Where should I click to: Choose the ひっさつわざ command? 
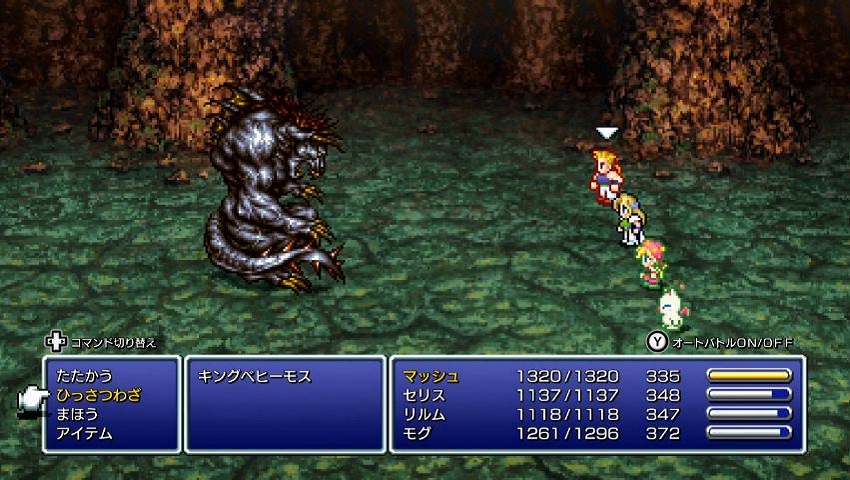(99, 396)
